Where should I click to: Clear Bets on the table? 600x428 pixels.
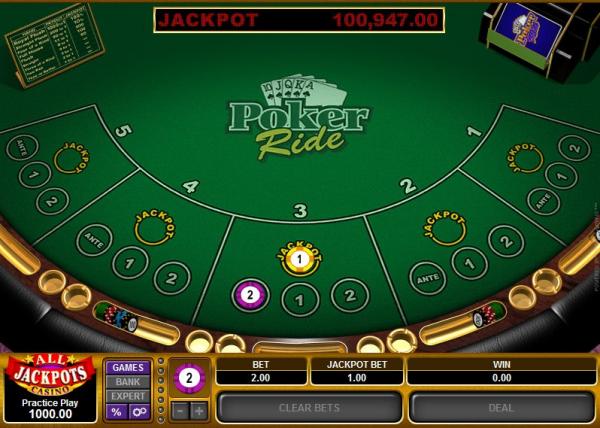309,407
